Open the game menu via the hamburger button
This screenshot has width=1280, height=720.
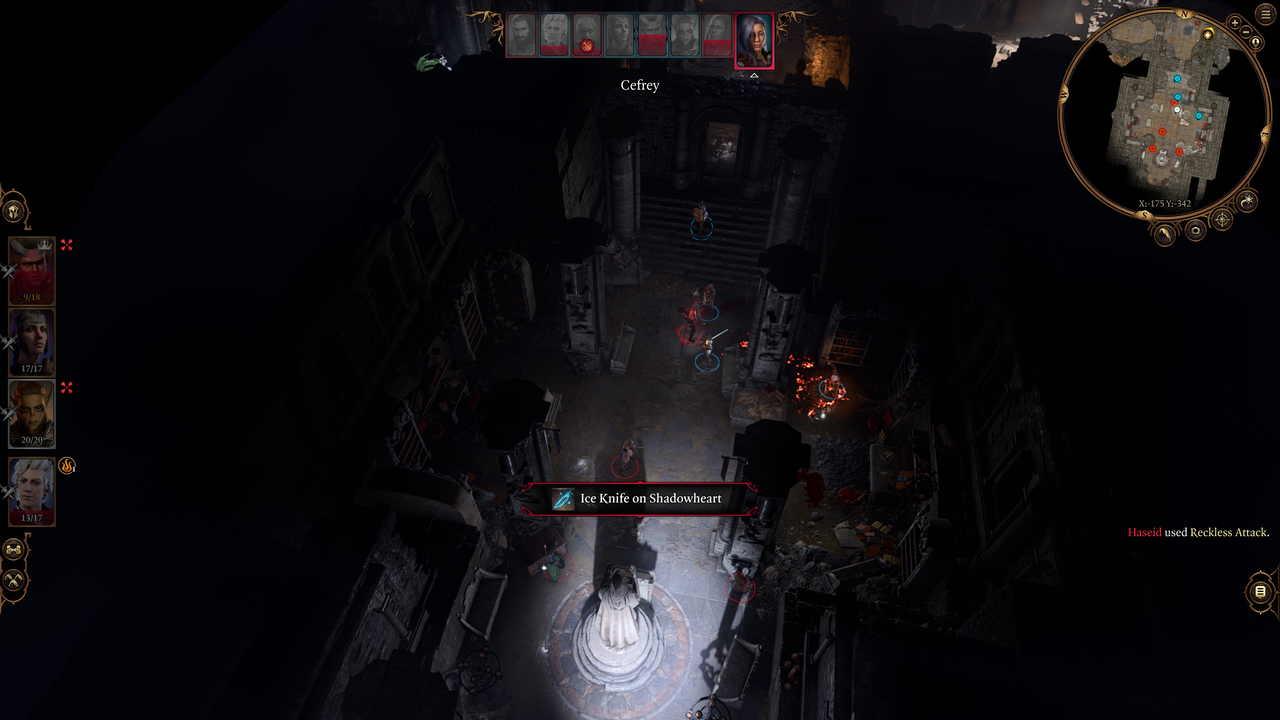(1266, 14)
